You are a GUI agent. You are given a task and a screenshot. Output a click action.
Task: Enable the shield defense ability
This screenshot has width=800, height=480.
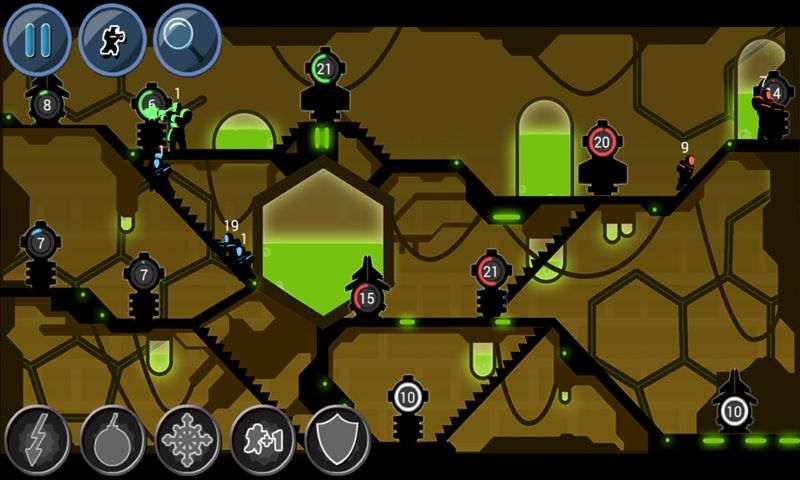337,438
